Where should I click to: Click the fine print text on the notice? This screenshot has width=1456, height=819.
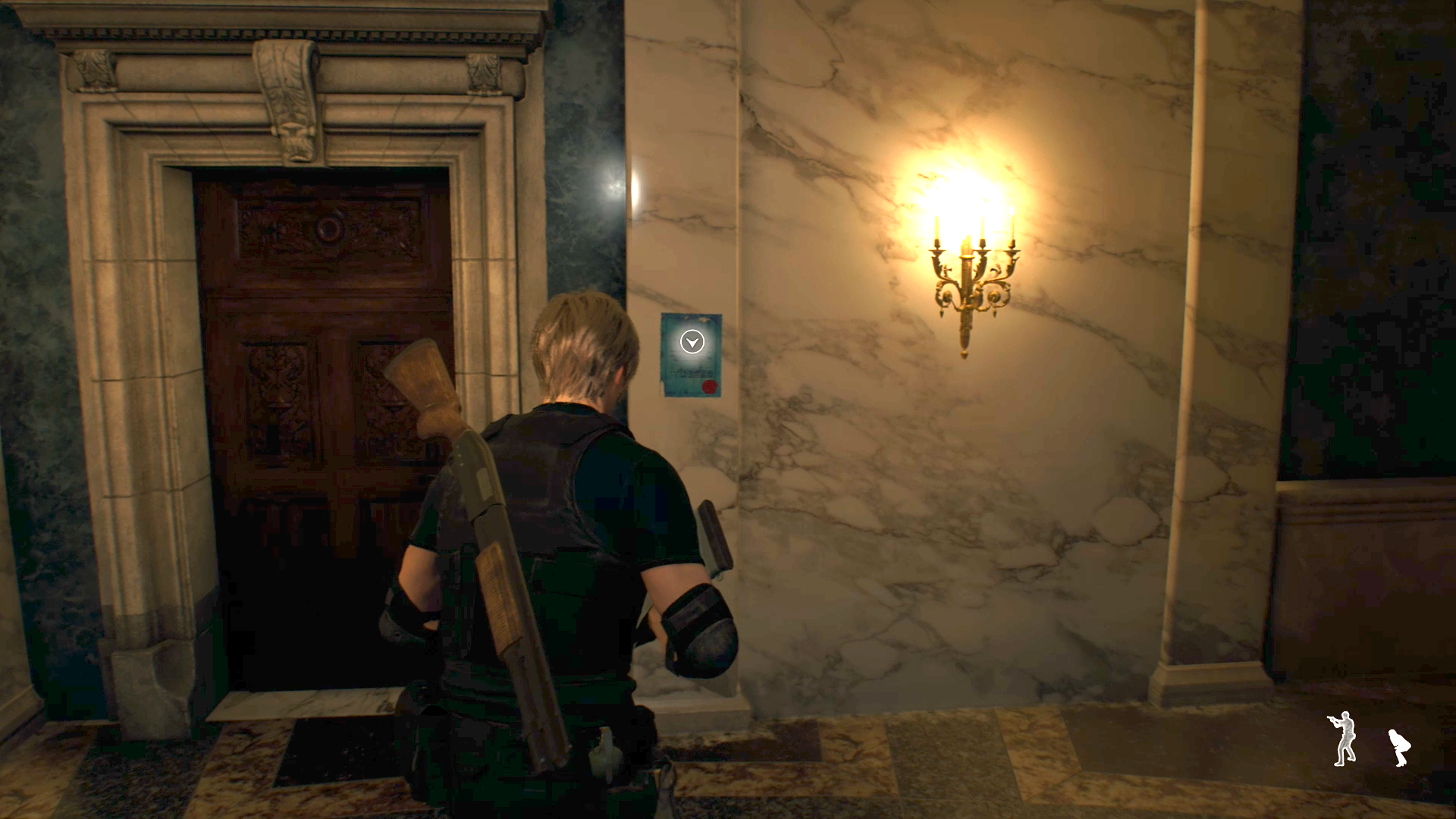tap(693, 373)
